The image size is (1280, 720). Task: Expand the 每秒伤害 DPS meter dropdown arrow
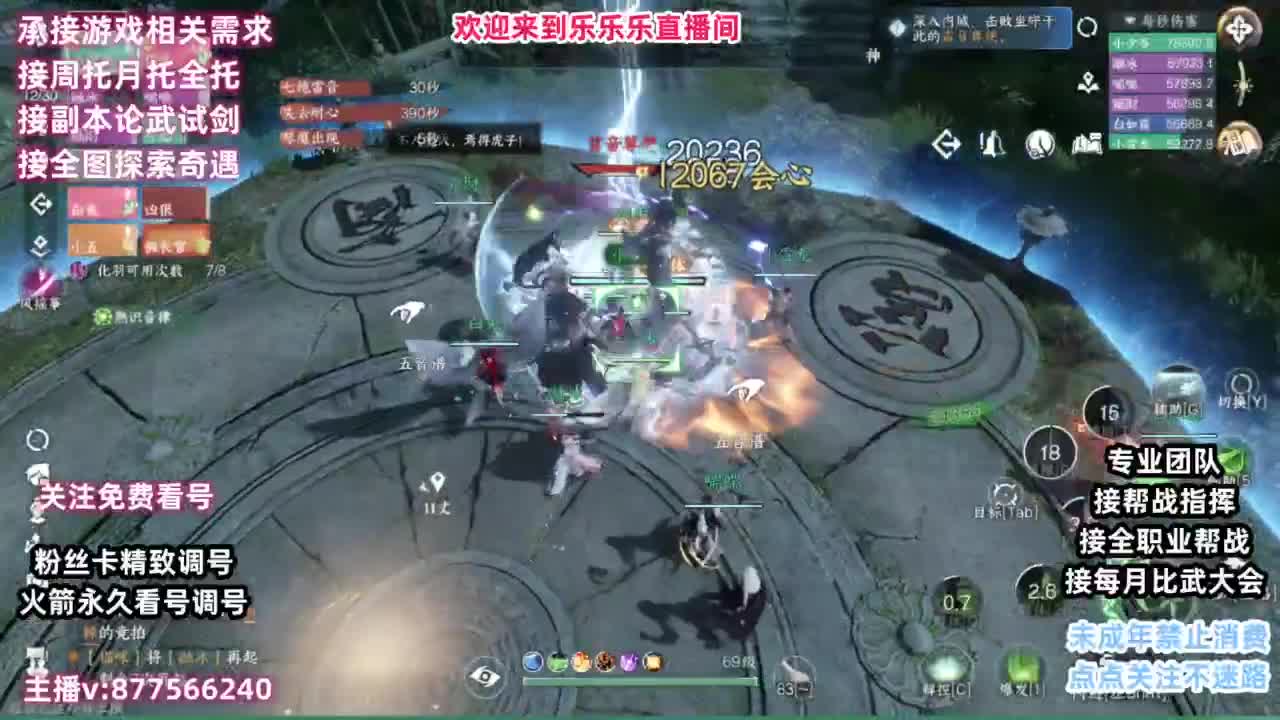point(1129,19)
